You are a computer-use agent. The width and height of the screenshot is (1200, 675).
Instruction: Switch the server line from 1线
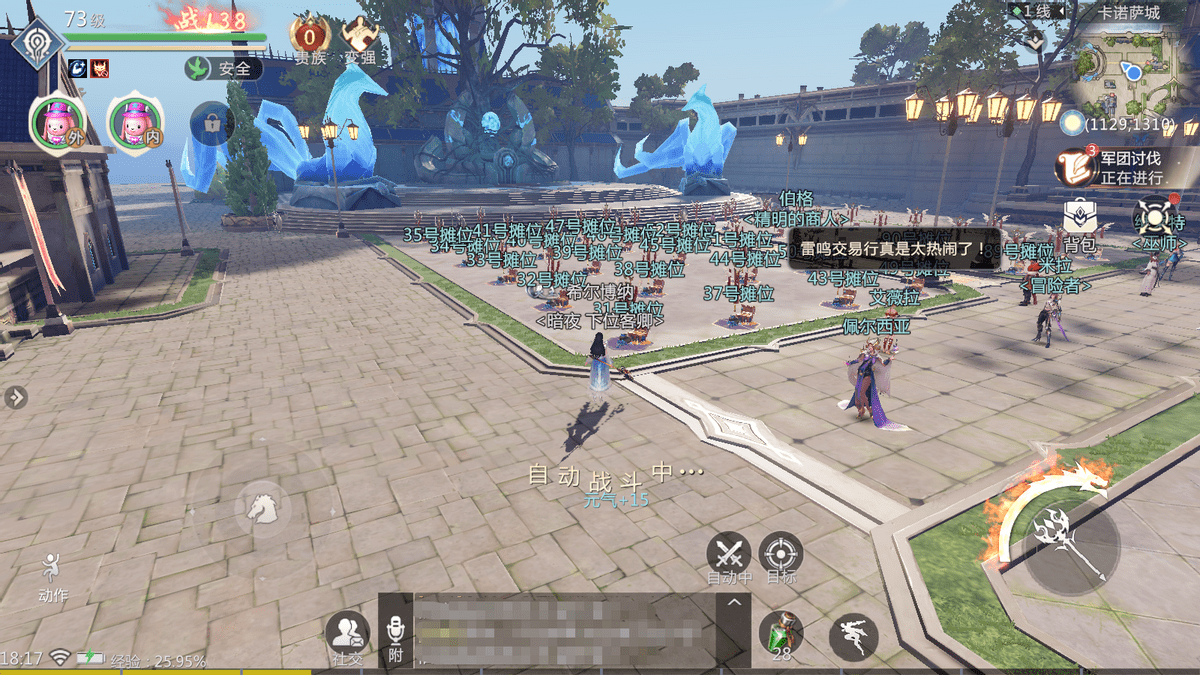click(x=1032, y=11)
